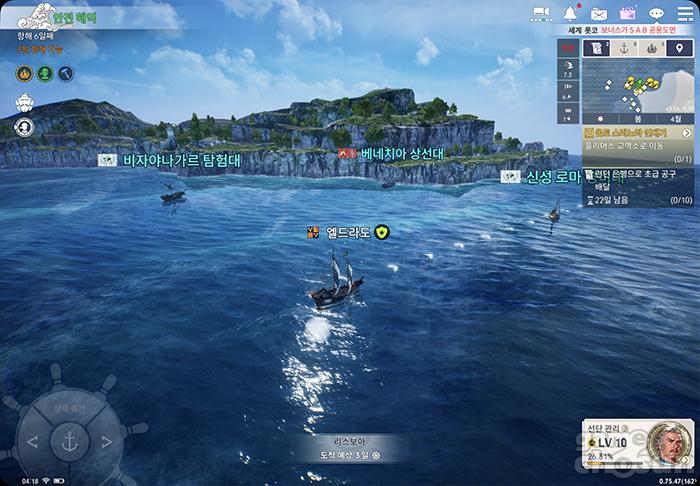Check the notification bell alerts

[571, 14]
